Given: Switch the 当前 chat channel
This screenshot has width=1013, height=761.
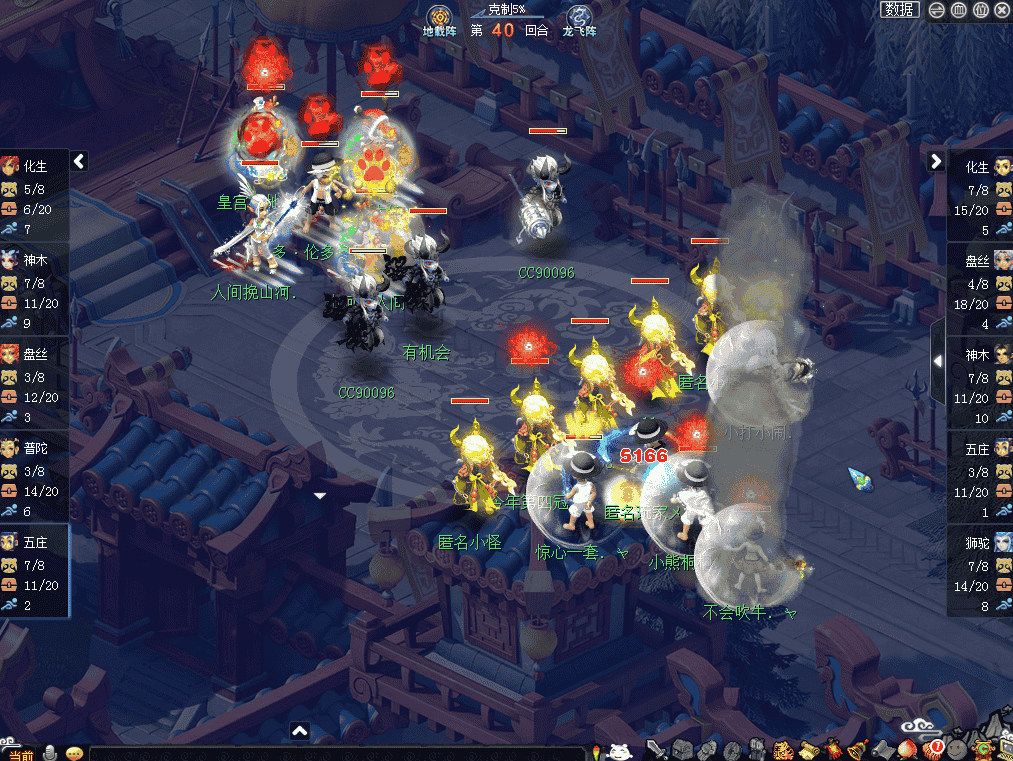Looking at the screenshot, I should (19, 753).
